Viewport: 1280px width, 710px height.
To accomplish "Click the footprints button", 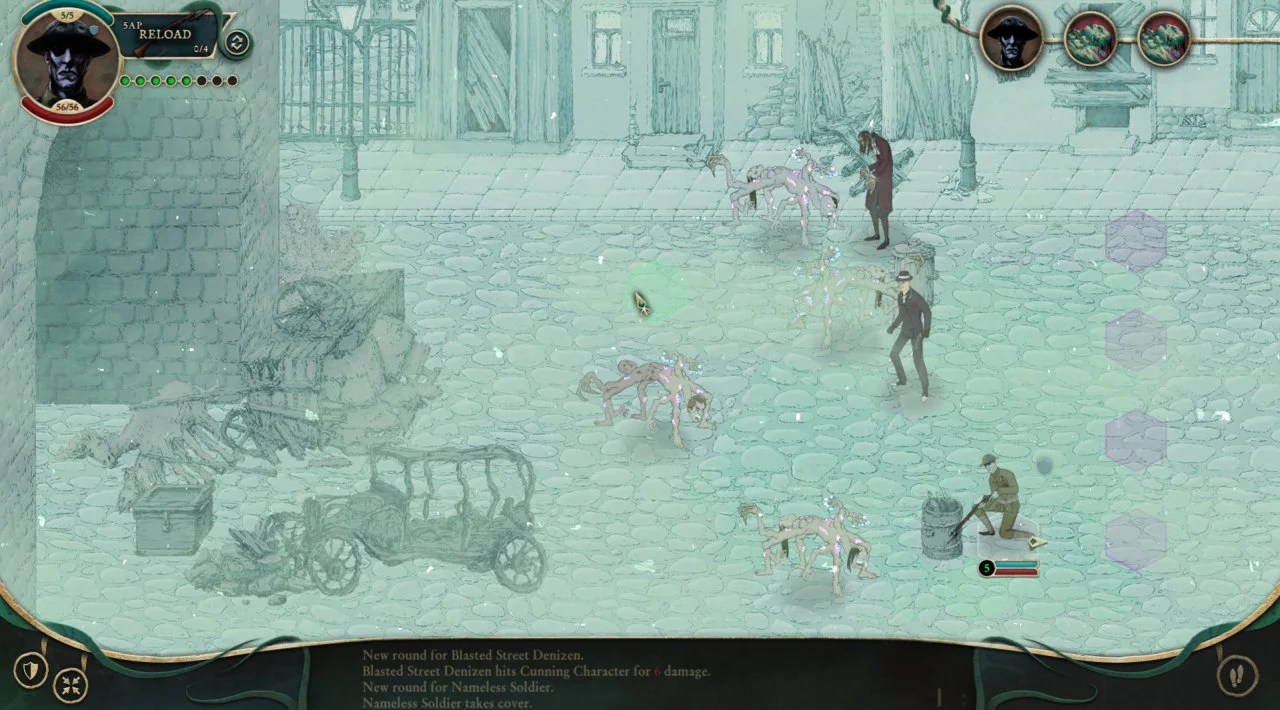I will point(1236,675).
